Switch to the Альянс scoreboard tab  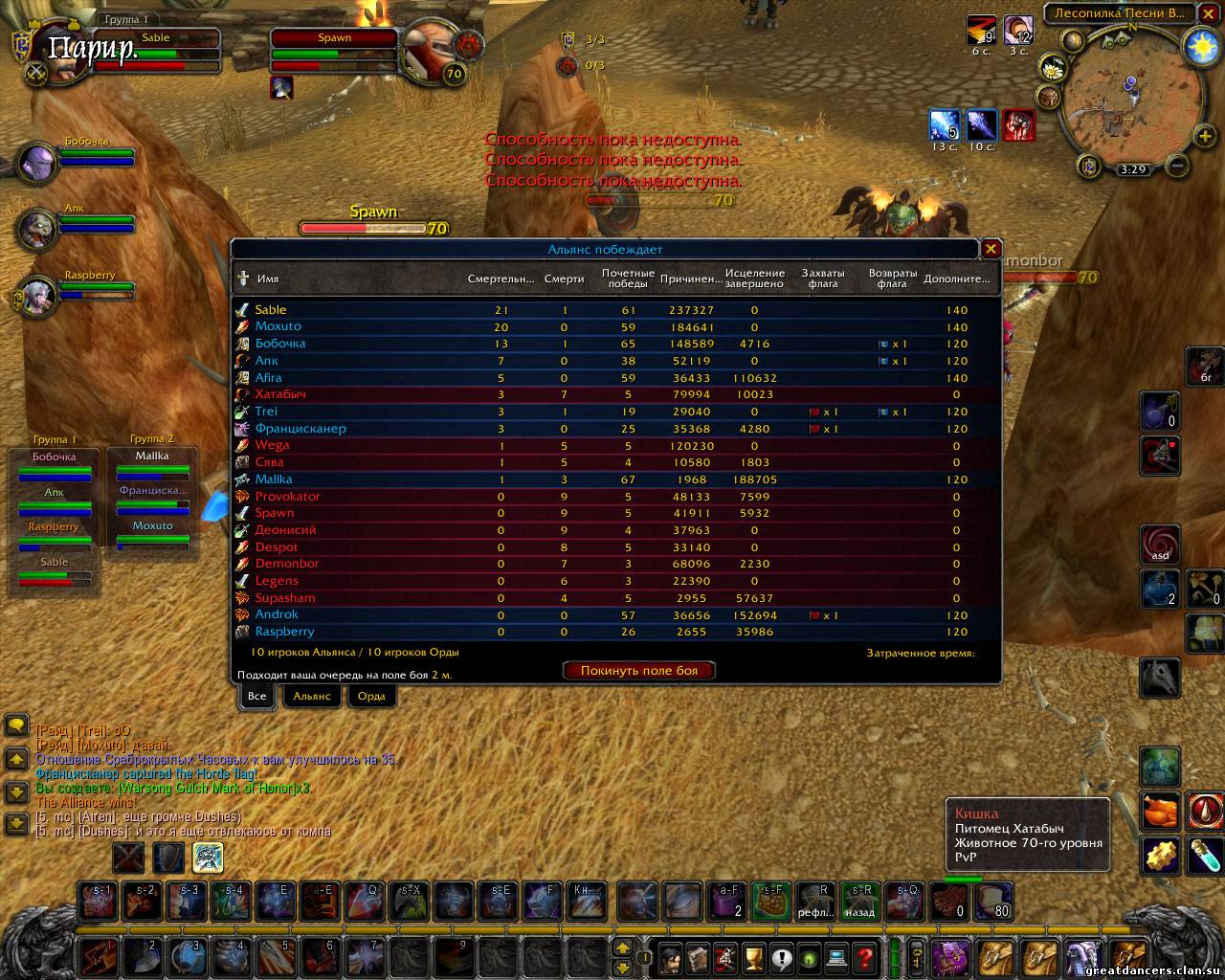click(312, 696)
